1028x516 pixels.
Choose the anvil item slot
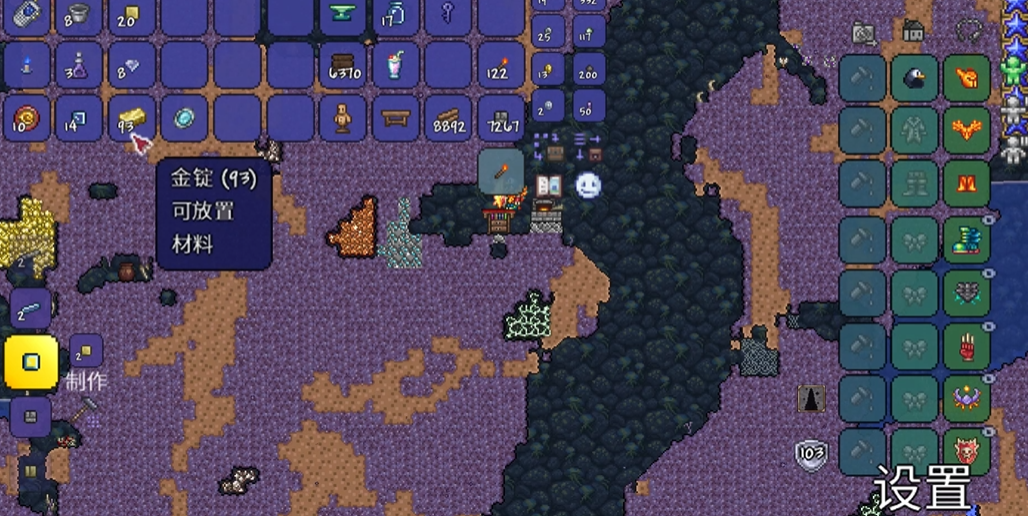point(342,14)
